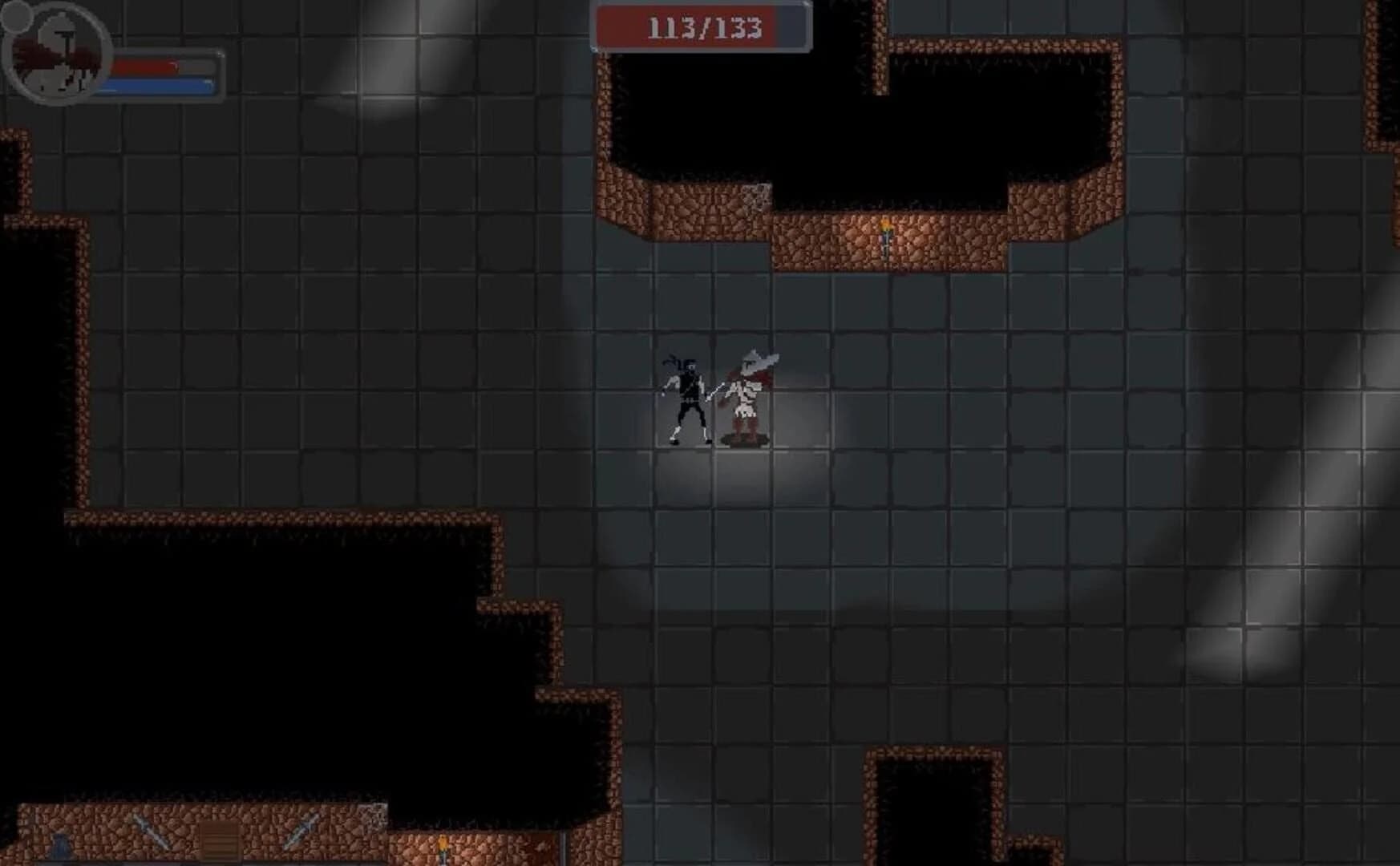Open the wooden door at the bottom

(219, 840)
